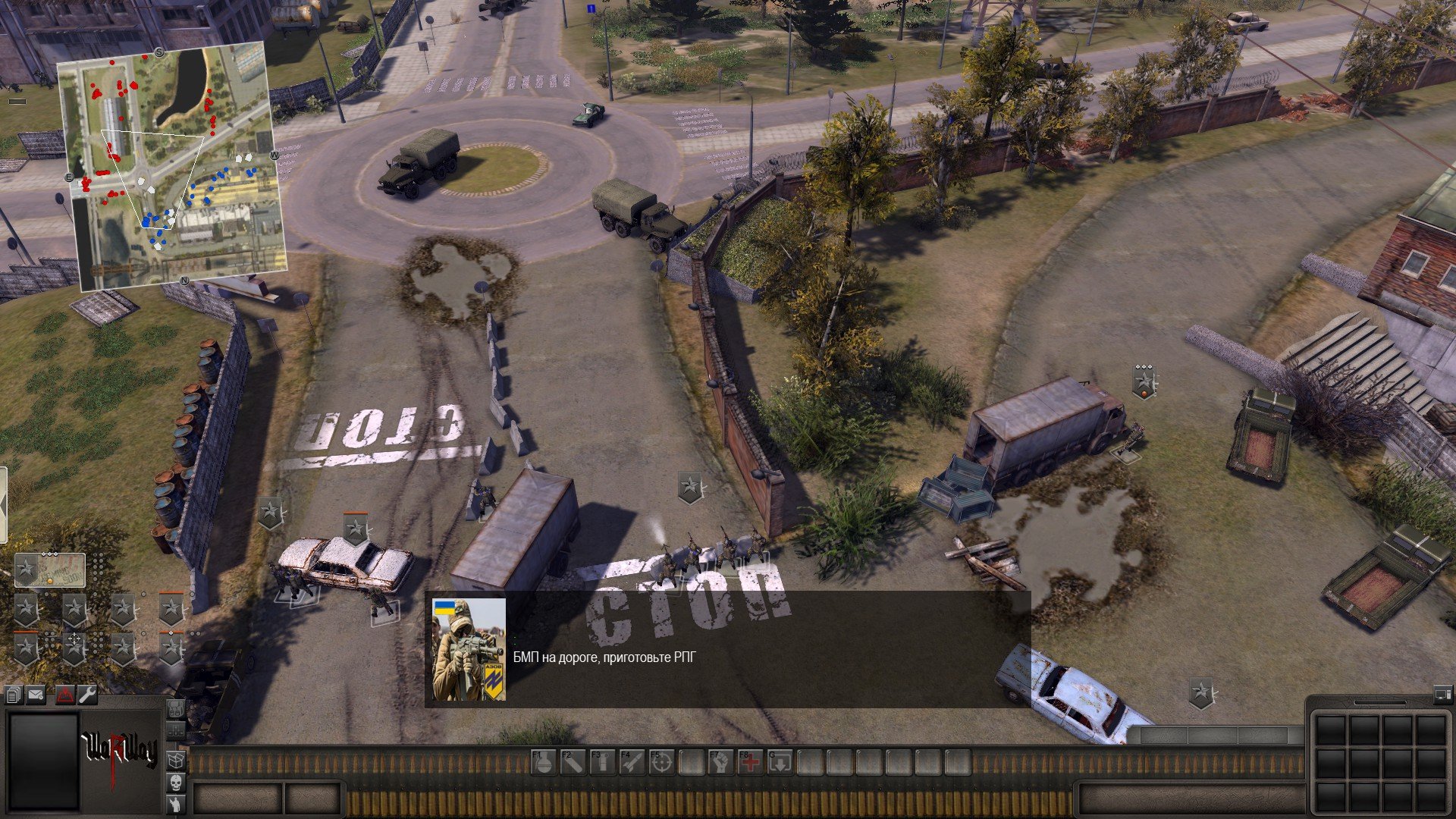
Task: Select the highlighted squad card with star badge
Action: [50, 570]
